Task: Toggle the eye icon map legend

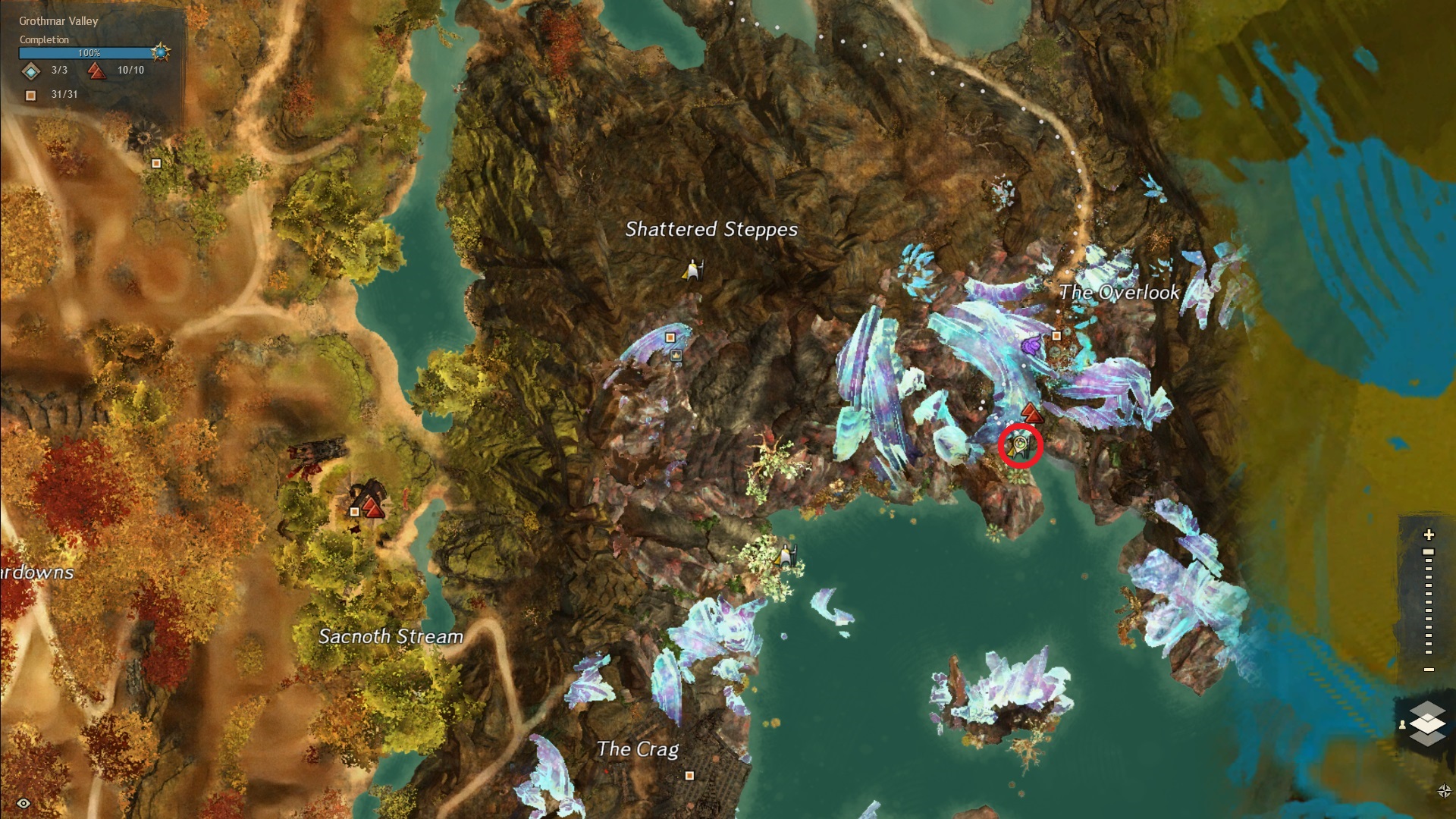Action: tap(24, 803)
